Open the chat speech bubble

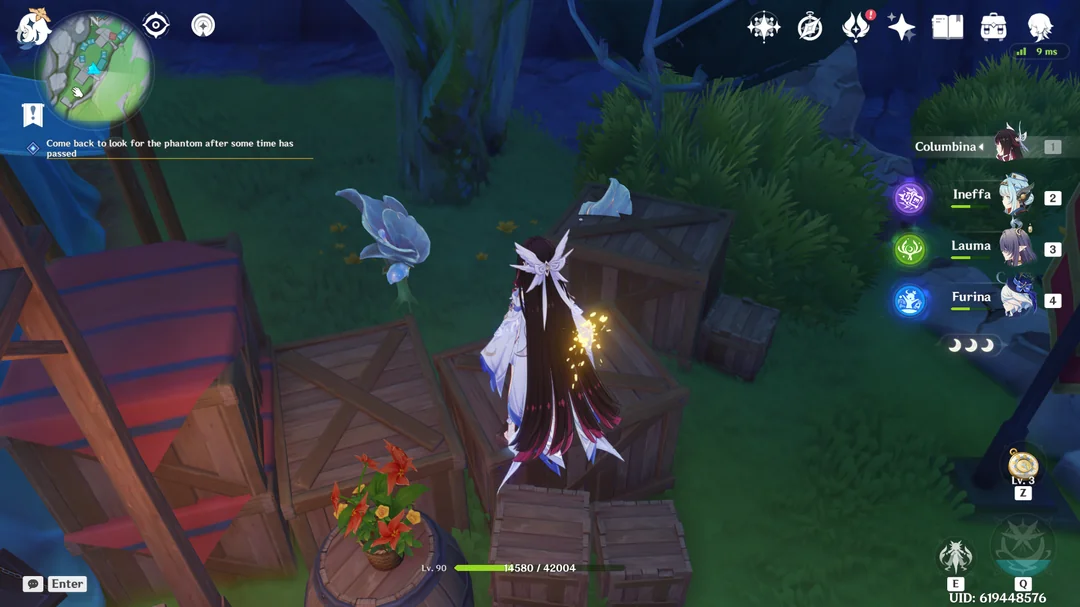tap(33, 584)
